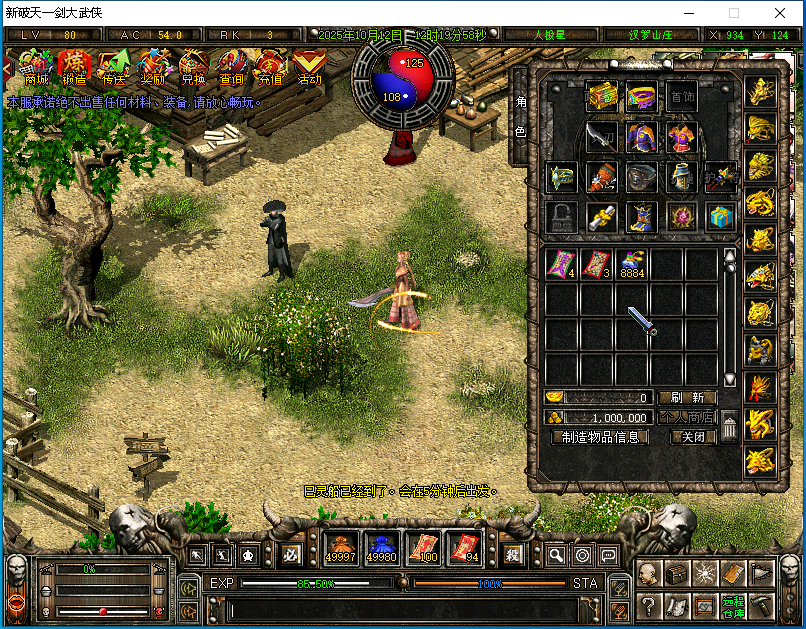Open the 个人商店 personal shop
Viewport: 806px width, 629px height.
point(687,418)
